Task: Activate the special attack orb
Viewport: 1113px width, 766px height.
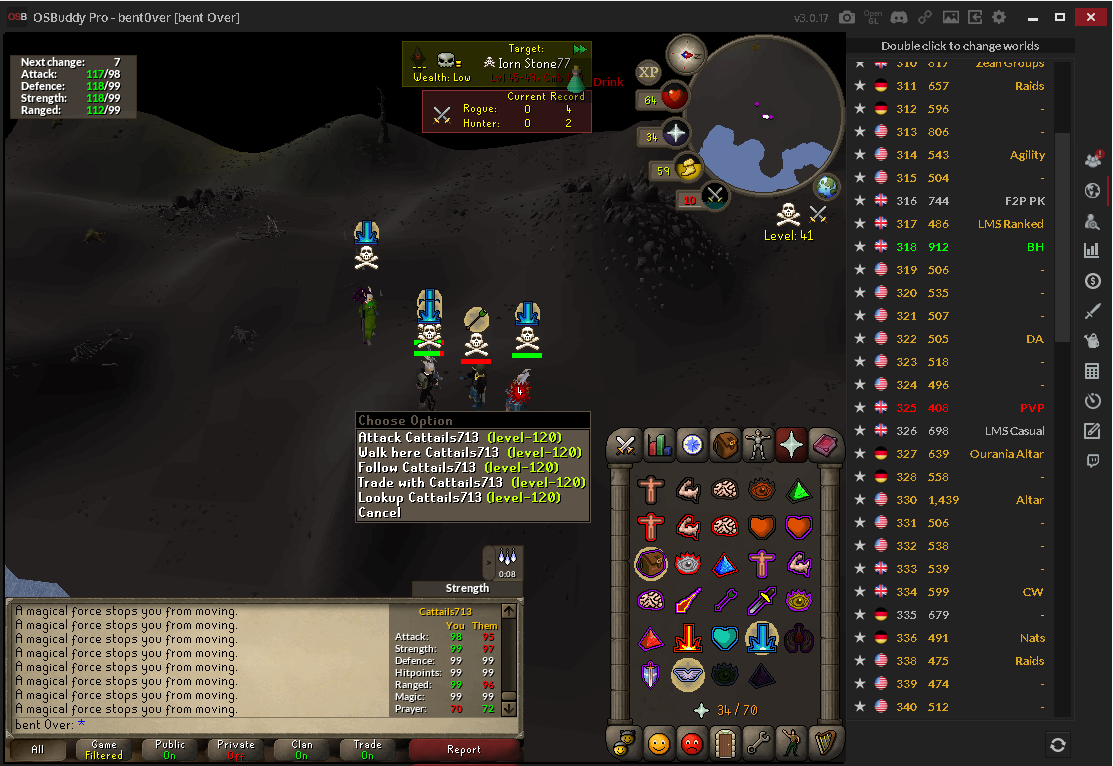Action: point(714,197)
